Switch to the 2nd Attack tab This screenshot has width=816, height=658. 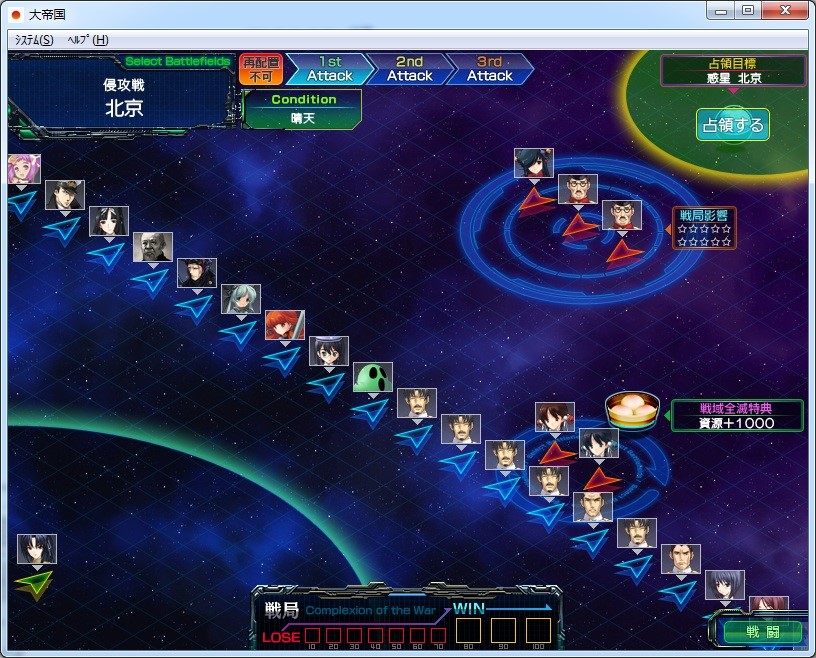point(409,69)
